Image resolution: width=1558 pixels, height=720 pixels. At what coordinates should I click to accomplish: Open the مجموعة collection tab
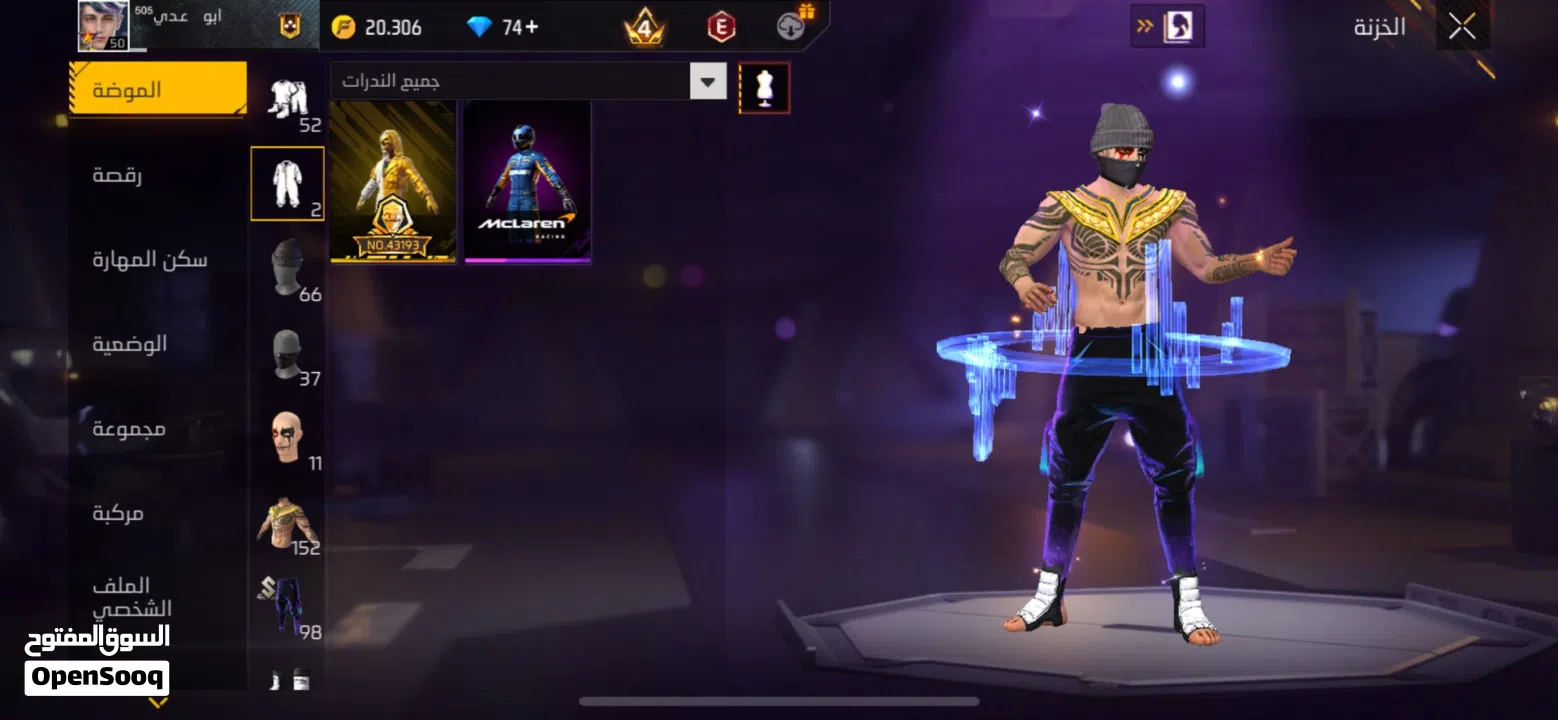click(130, 429)
